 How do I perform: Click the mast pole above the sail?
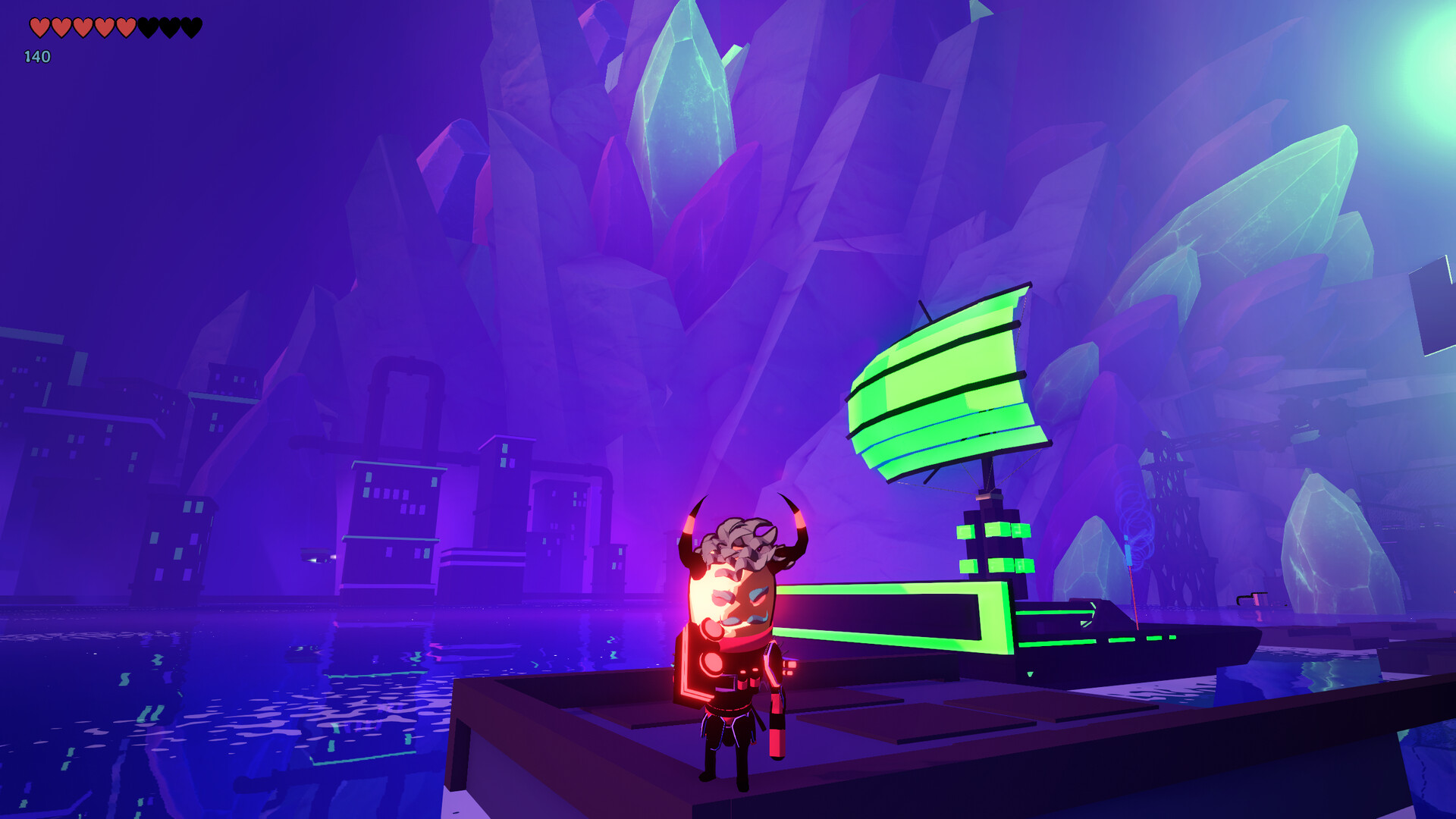coord(925,311)
